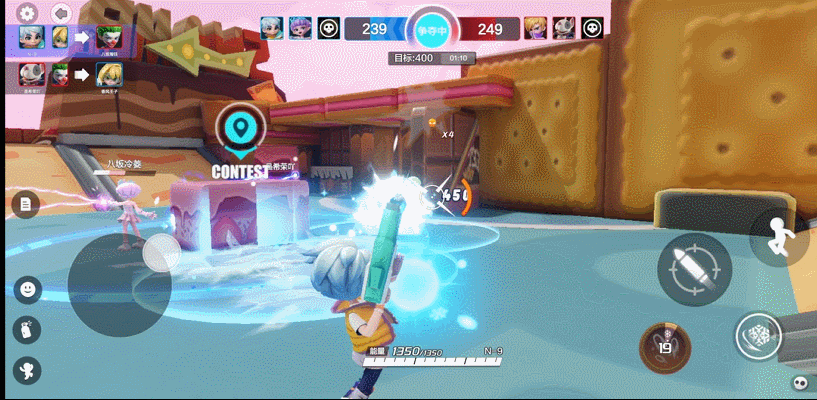Screen dimensions: 817x400
Task: Tap the pointing-hand gesture button
Action: pos(27,329)
